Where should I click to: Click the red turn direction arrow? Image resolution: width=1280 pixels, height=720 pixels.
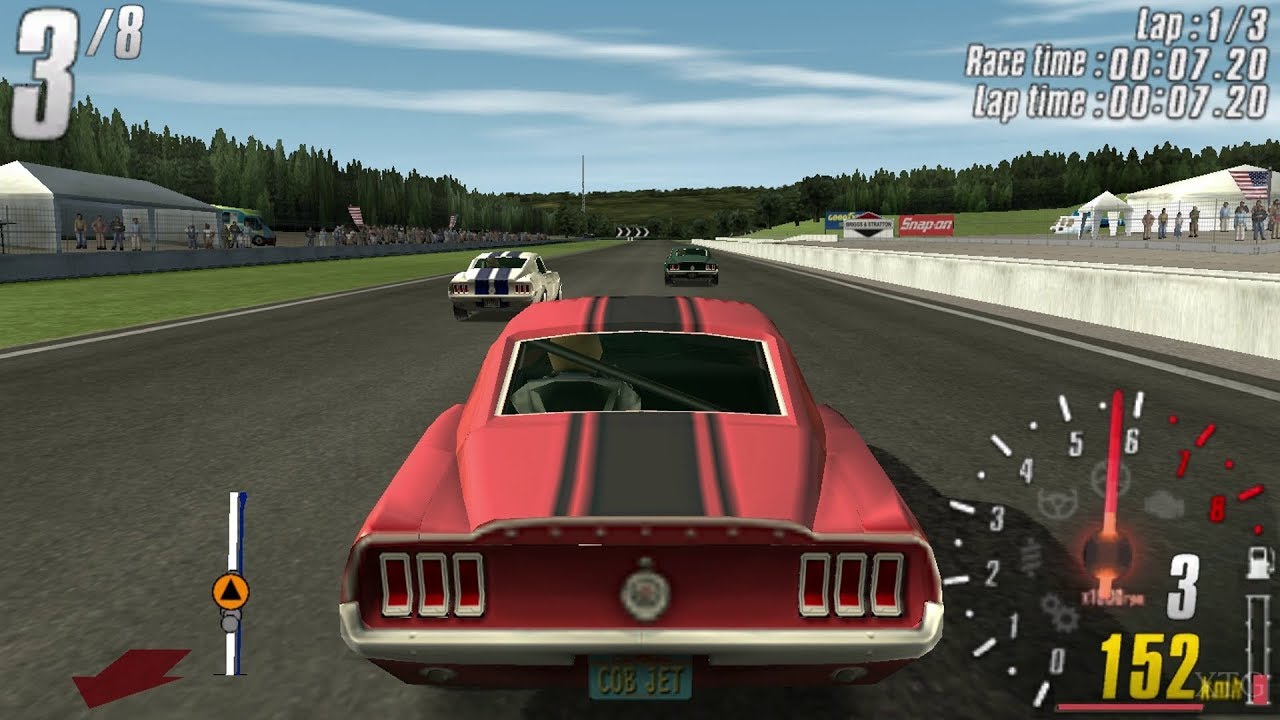[130, 674]
